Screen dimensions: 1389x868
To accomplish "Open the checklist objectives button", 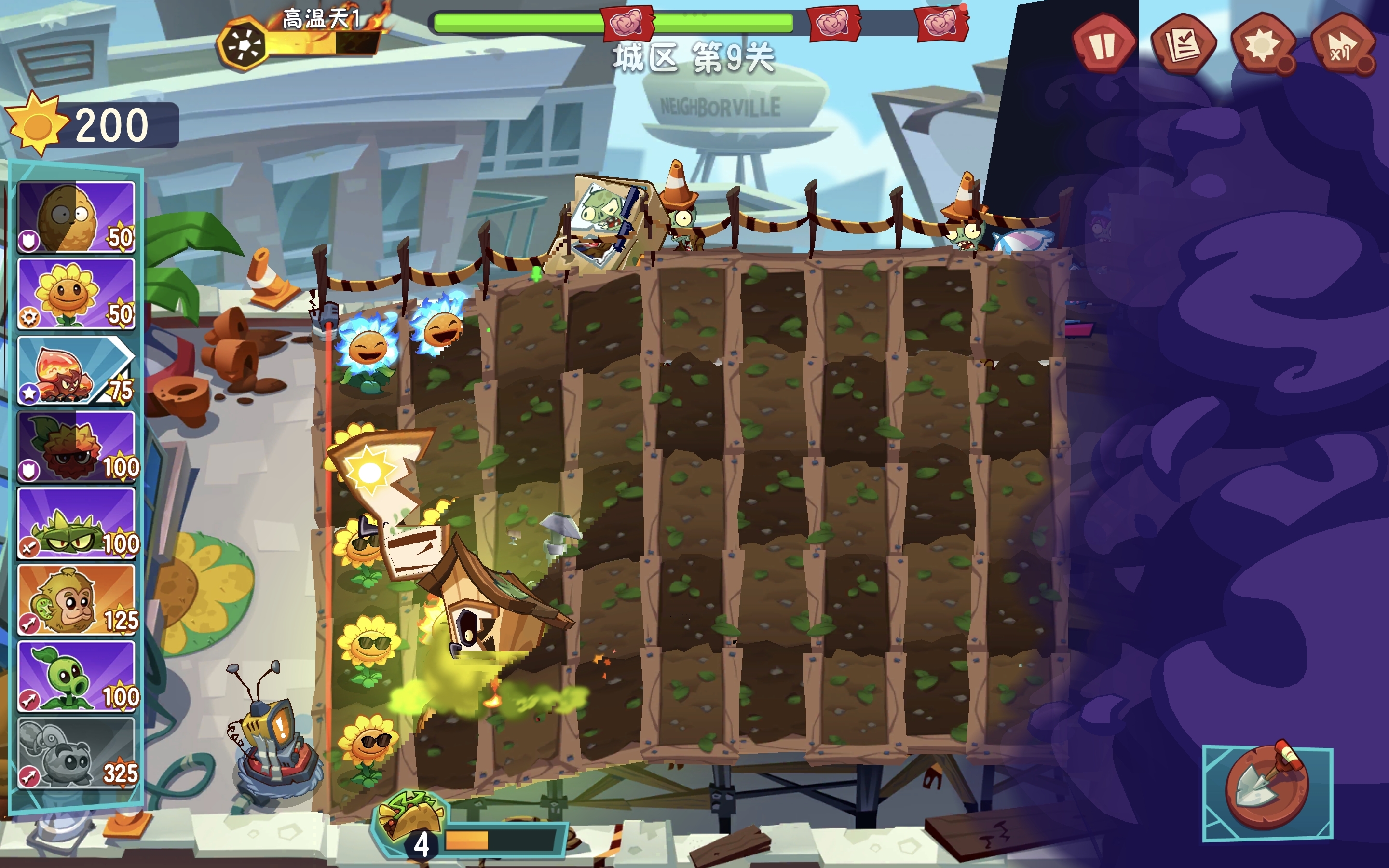I will click(1183, 44).
